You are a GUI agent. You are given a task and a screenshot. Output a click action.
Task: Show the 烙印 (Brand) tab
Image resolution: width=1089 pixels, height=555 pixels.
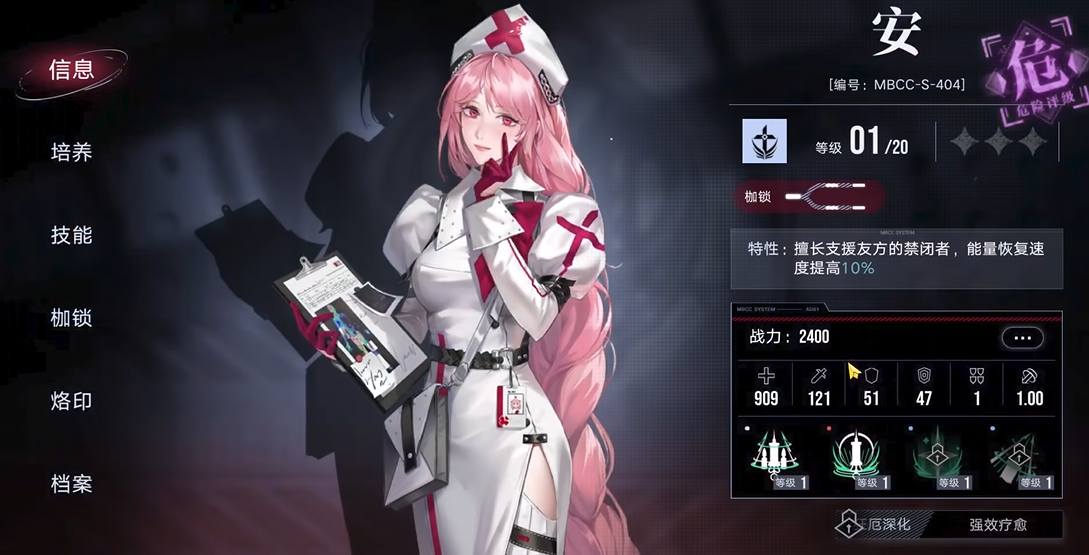coord(72,401)
